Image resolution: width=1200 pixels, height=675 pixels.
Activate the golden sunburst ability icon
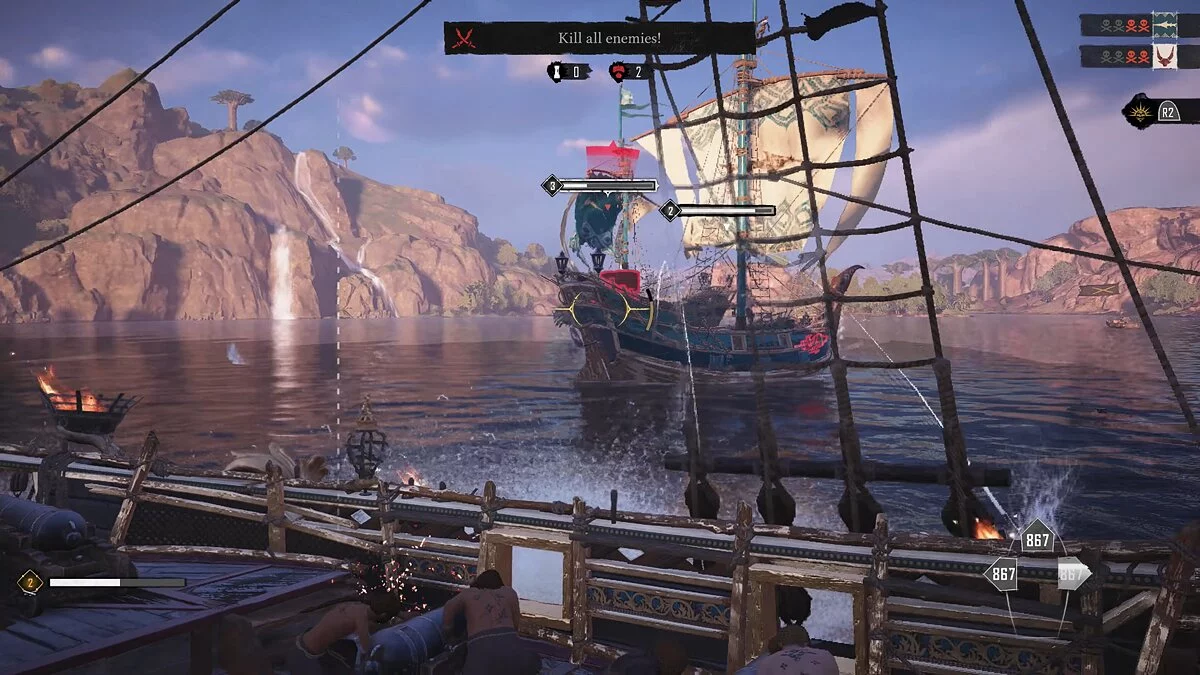pos(1142,110)
